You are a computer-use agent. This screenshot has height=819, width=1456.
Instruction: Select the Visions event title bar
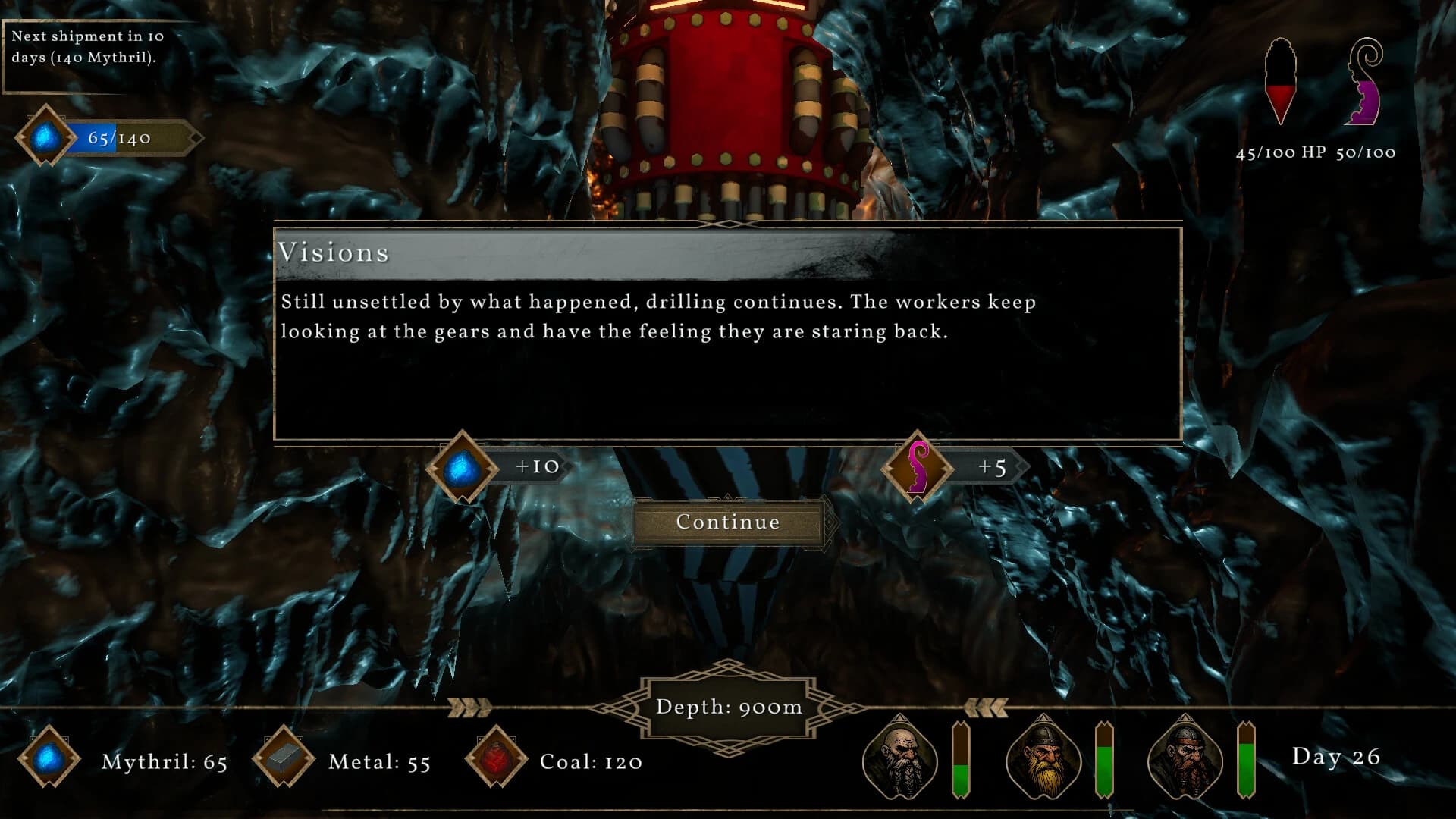(335, 253)
